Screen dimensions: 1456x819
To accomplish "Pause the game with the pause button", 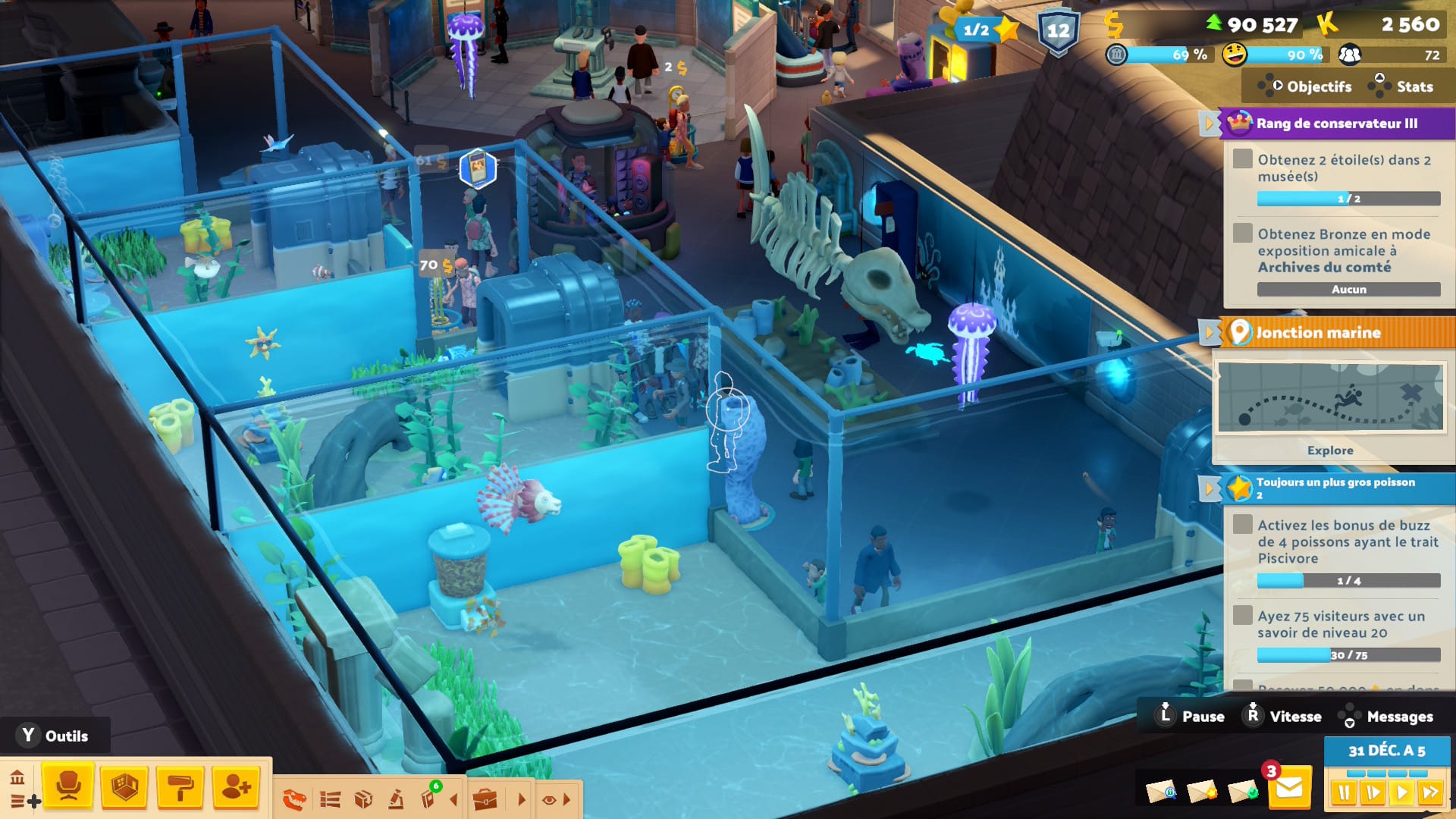I will point(1344,793).
